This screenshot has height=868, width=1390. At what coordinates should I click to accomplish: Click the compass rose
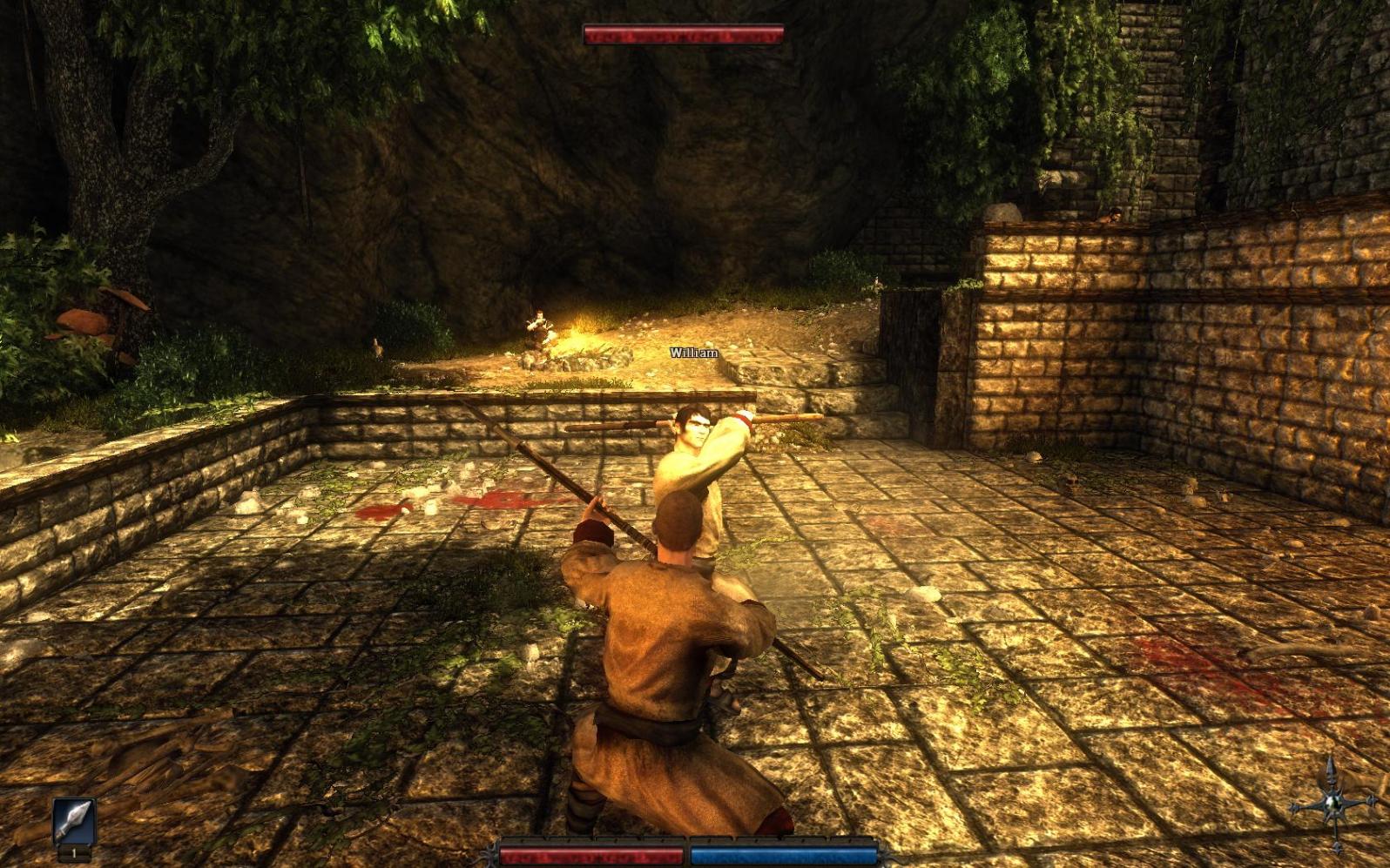pyautogui.click(x=1333, y=804)
